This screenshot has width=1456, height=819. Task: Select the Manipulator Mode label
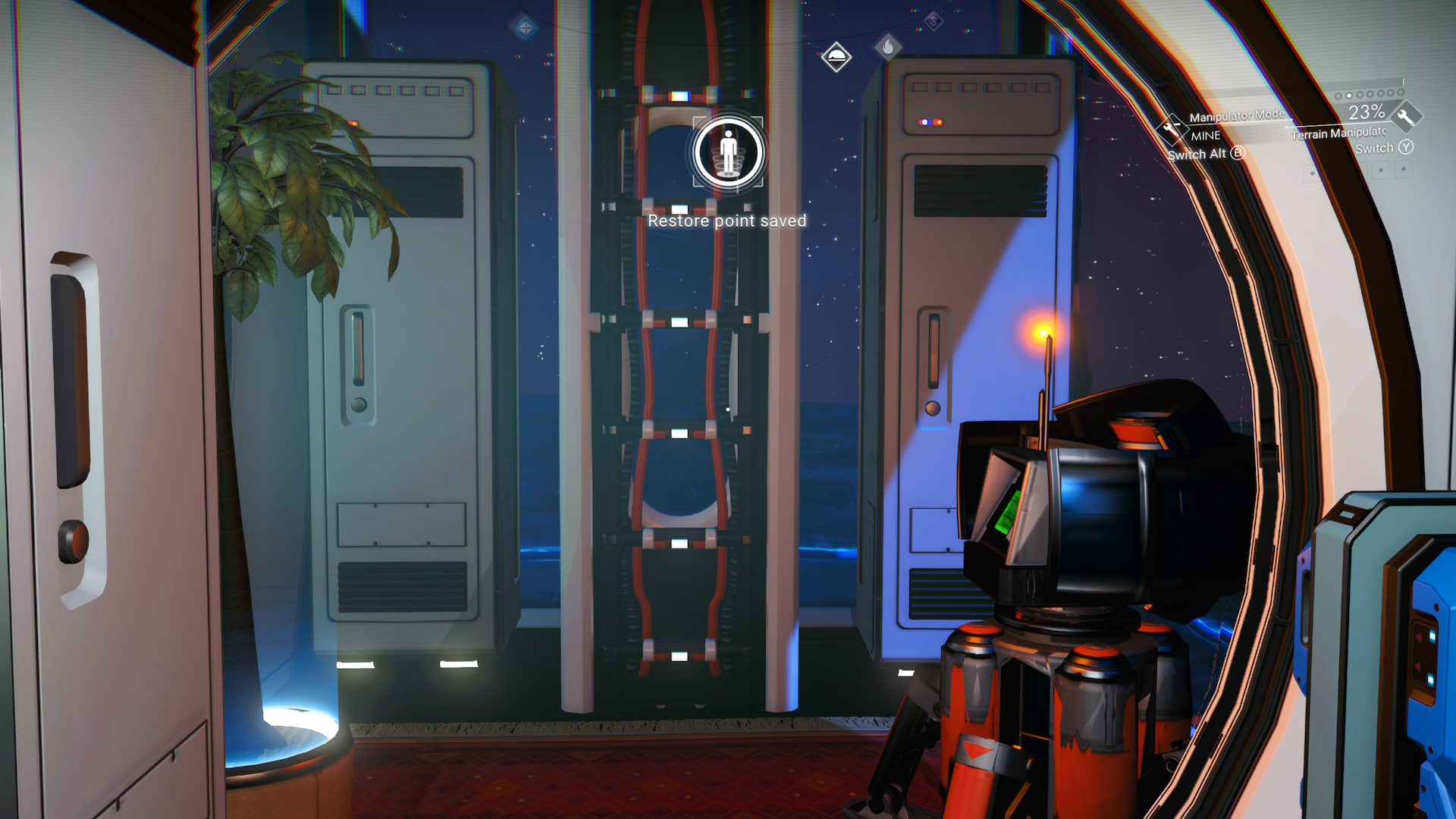click(1237, 116)
